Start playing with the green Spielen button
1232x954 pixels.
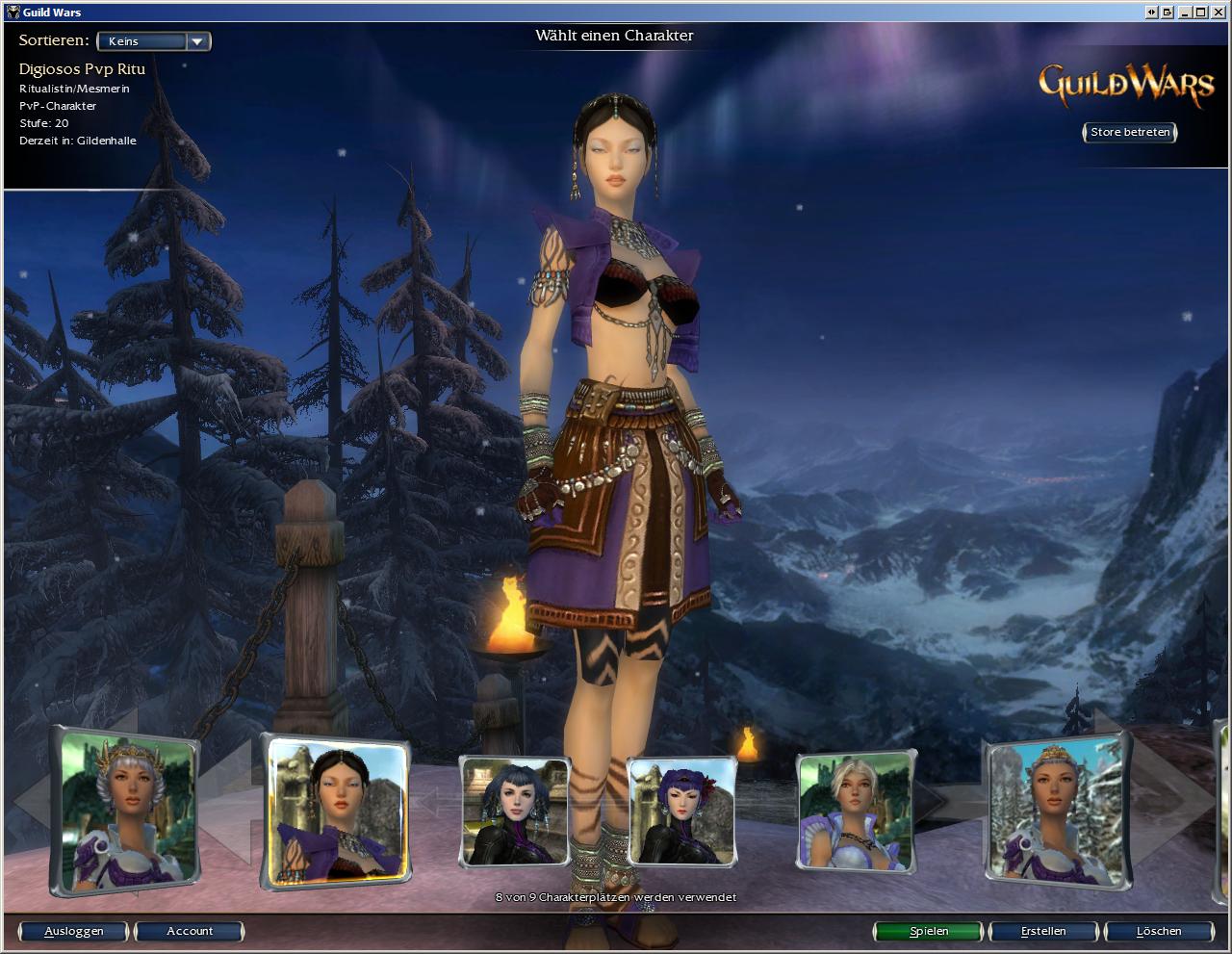pos(928,931)
